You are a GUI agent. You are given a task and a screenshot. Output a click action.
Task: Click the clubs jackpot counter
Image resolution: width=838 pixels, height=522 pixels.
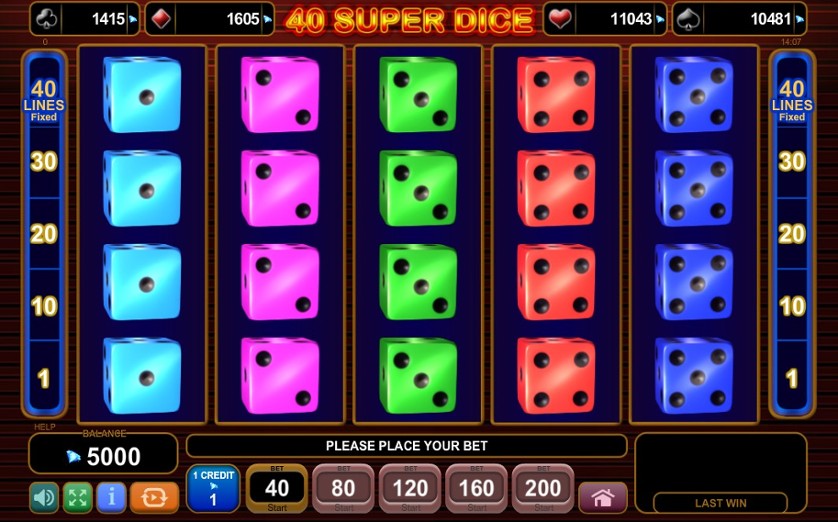[85, 19]
